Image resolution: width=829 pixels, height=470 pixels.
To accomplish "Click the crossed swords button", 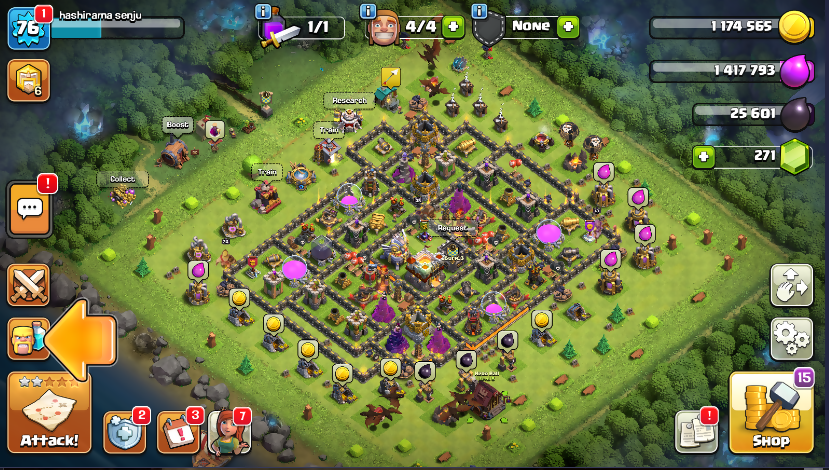I will [x=28, y=285].
